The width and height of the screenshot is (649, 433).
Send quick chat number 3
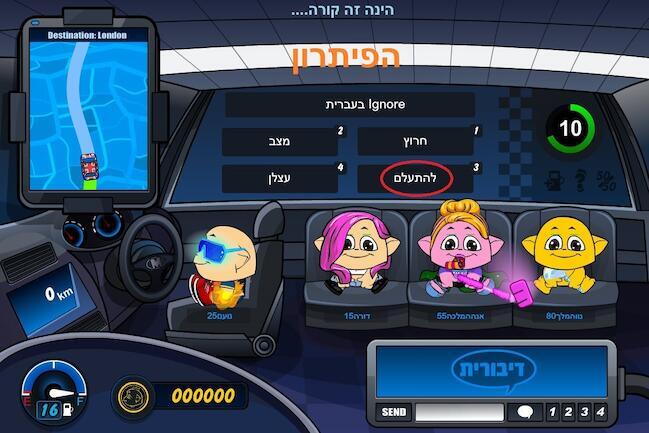(x=583, y=412)
